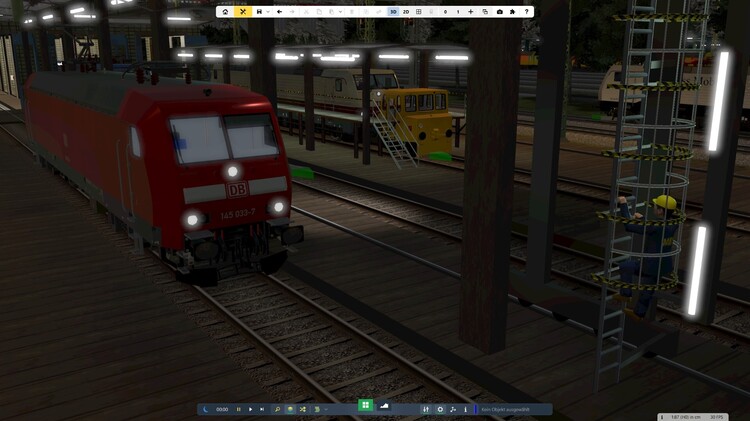Take a screenshot with the camera icon
Image resolution: width=750 pixels, height=421 pixels.
coord(500,12)
